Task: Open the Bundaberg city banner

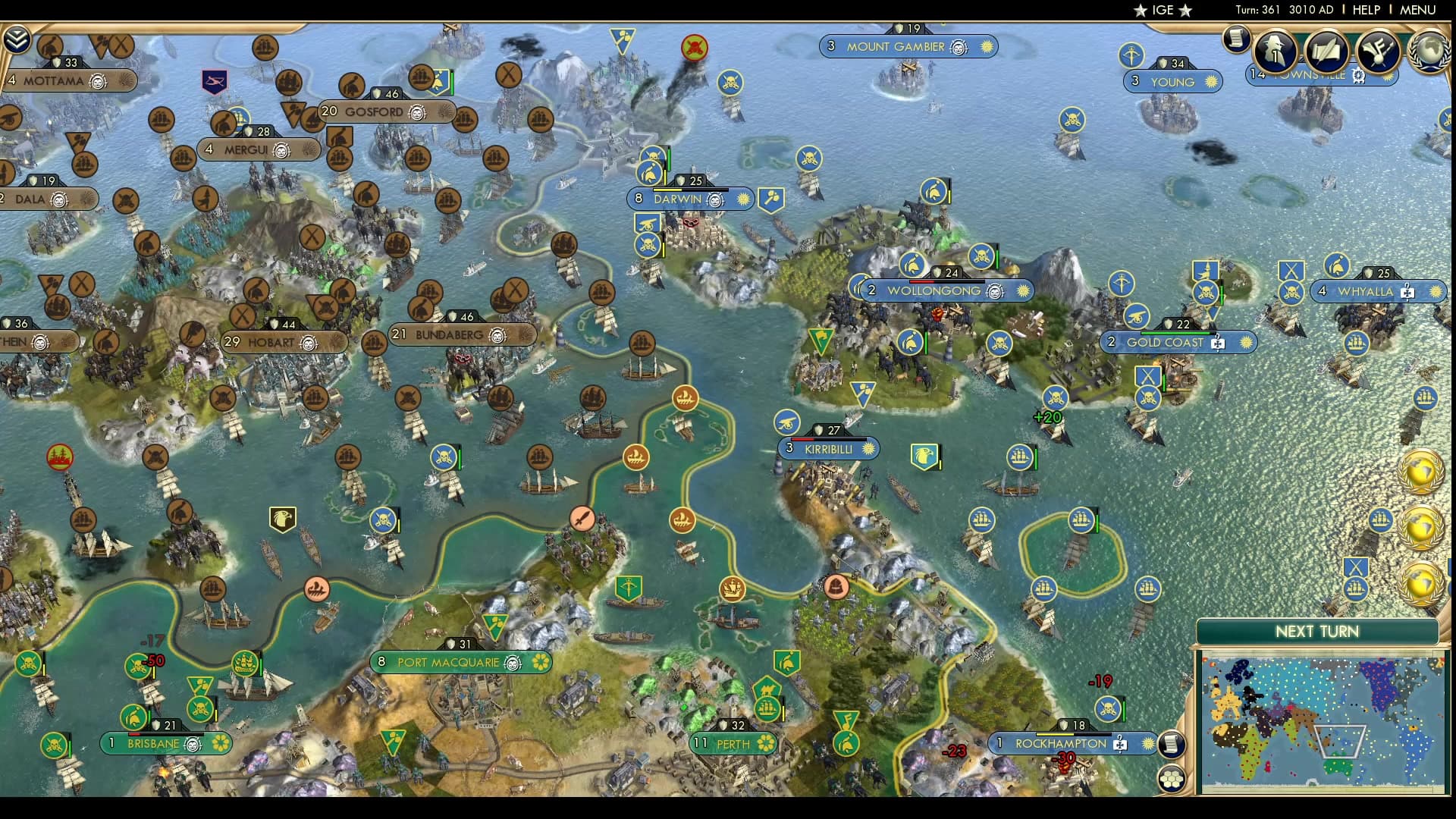Action: [449, 334]
